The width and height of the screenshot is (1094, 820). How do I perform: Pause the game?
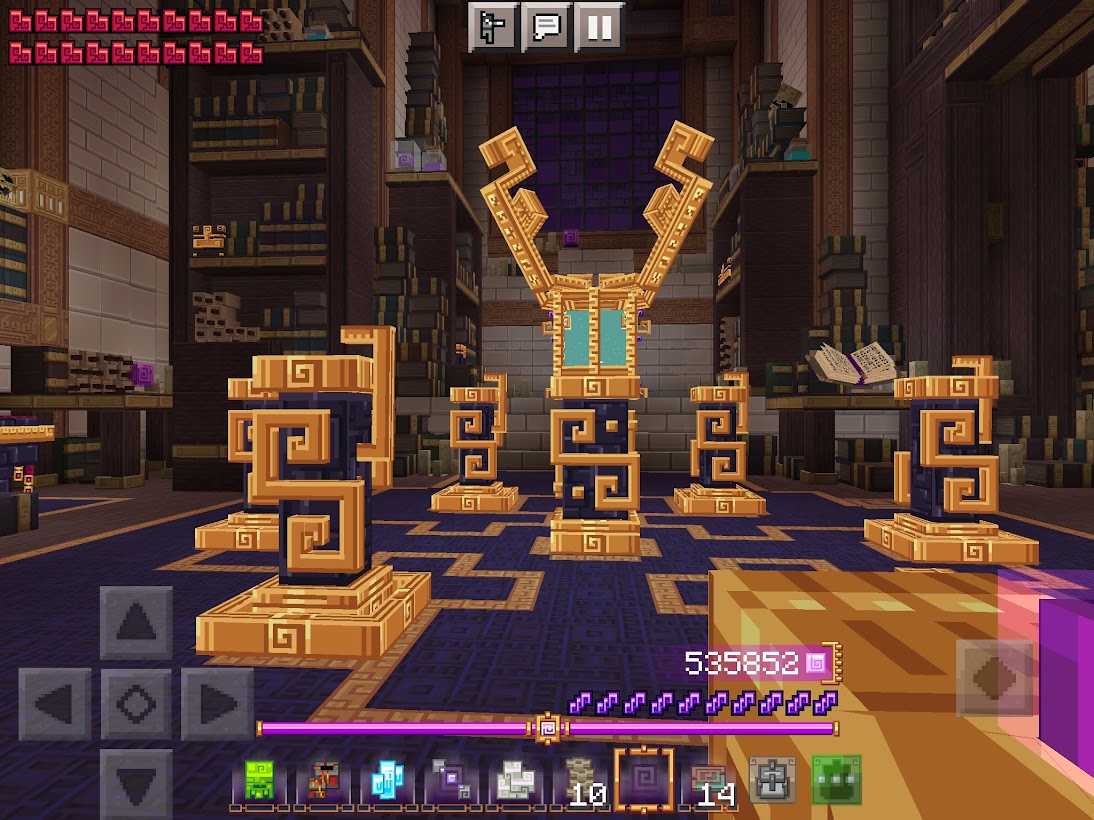tap(600, 27)
